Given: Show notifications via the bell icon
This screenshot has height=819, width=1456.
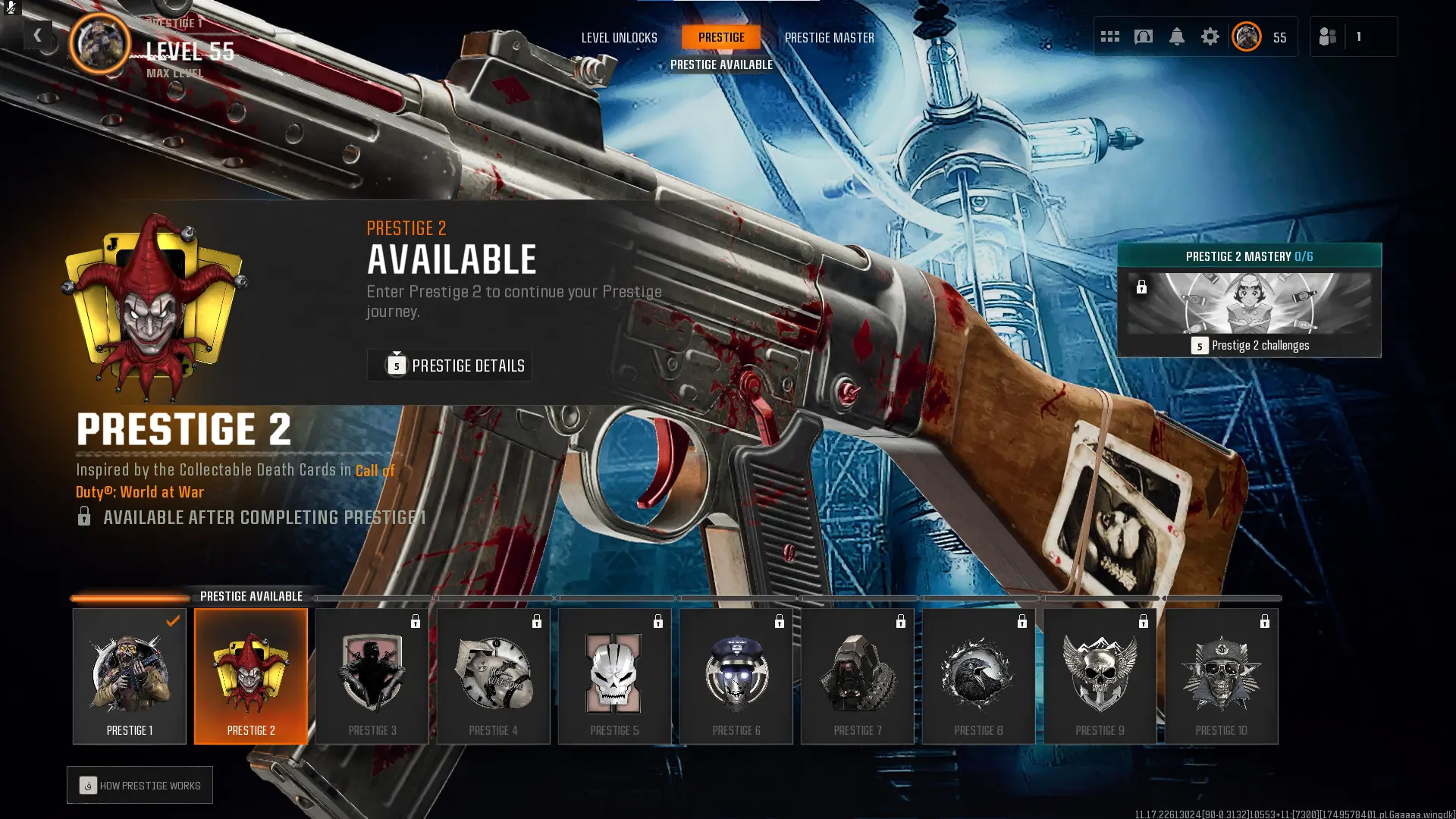Looking at the screenshot, I should pyautogui.click(x=1176, y=36).
